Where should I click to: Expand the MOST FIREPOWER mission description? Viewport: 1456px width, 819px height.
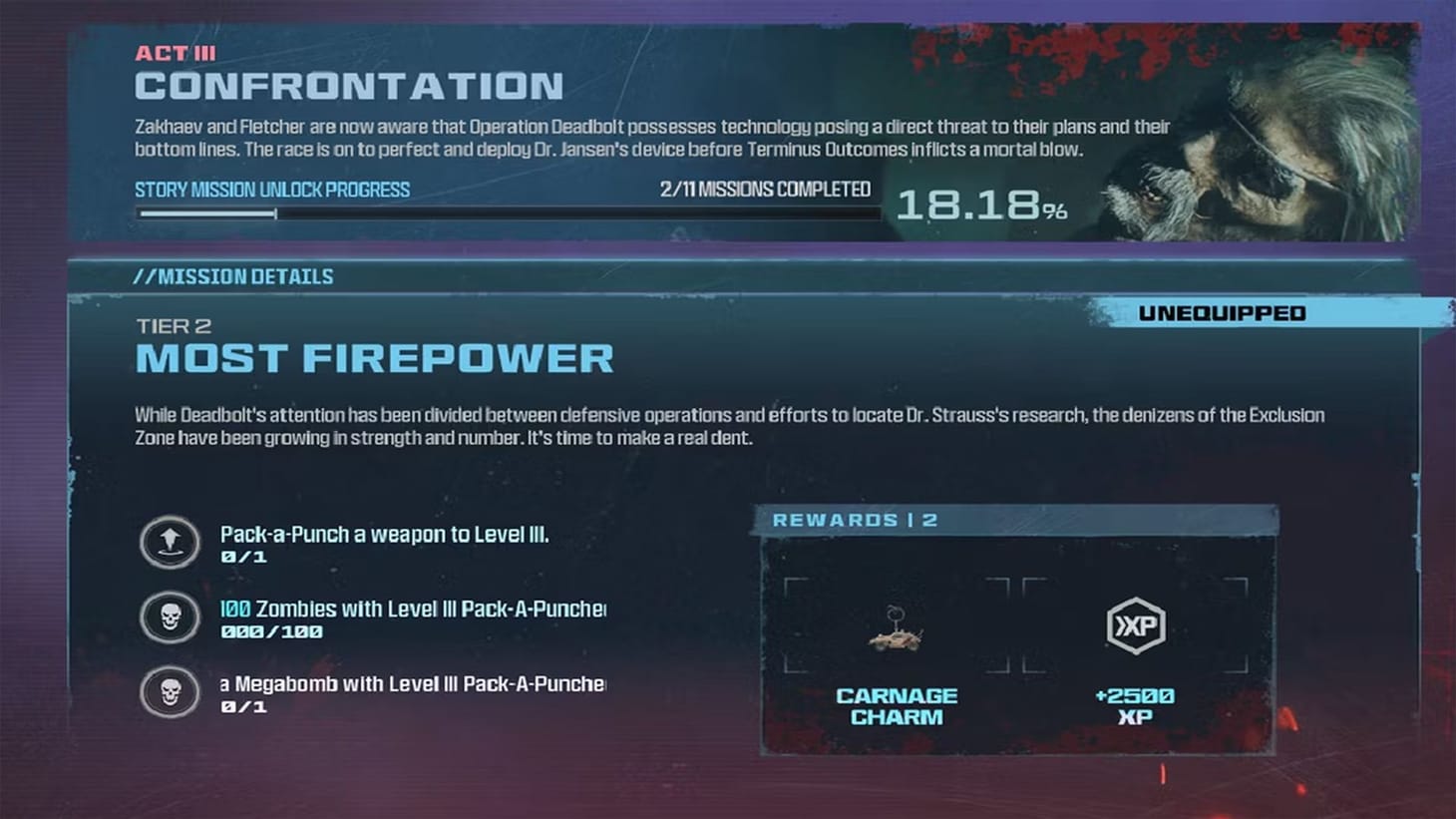pos(374,357)
